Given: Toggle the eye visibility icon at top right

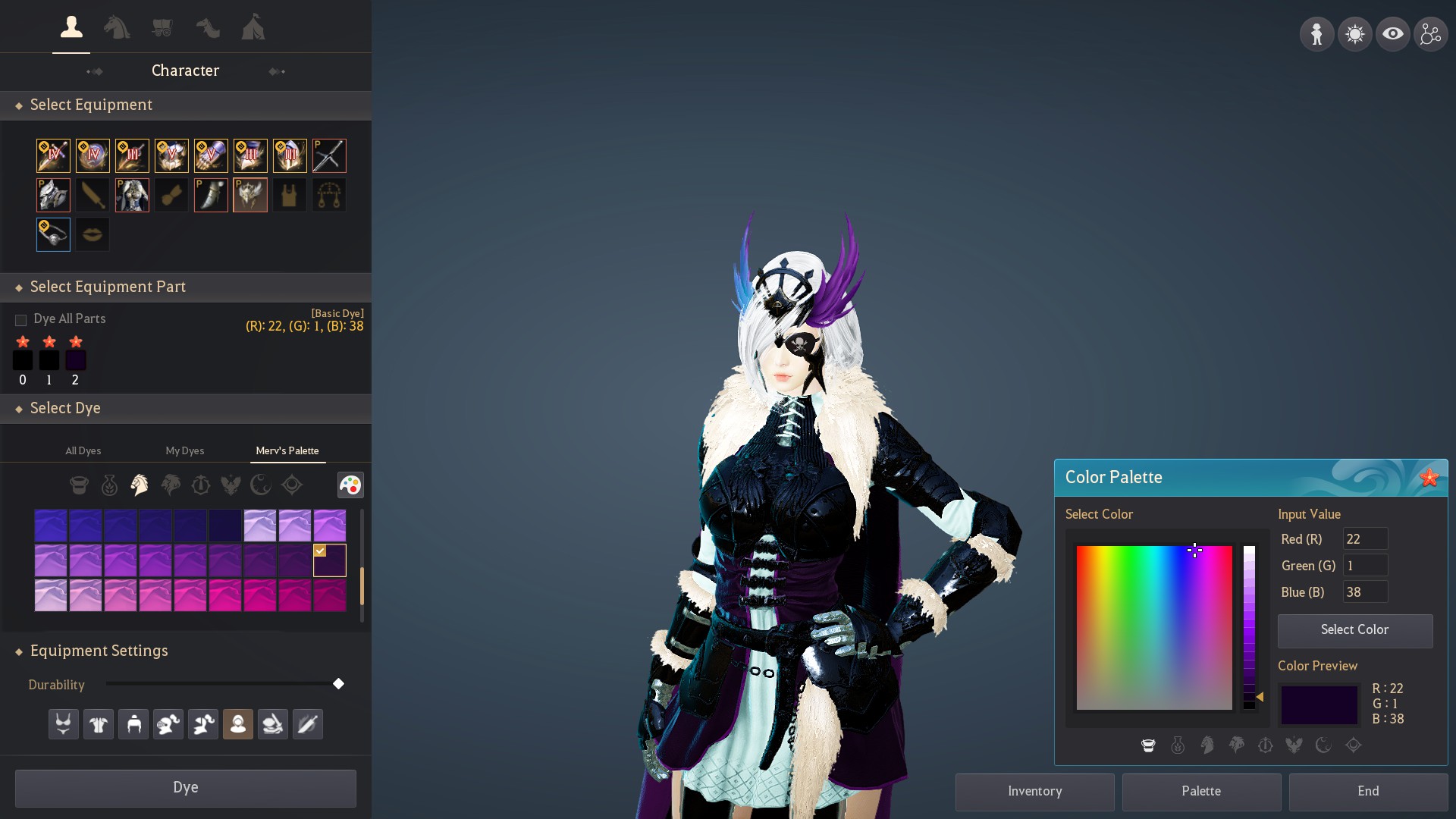Looking at the screenshot, I should click(1394, 33).
